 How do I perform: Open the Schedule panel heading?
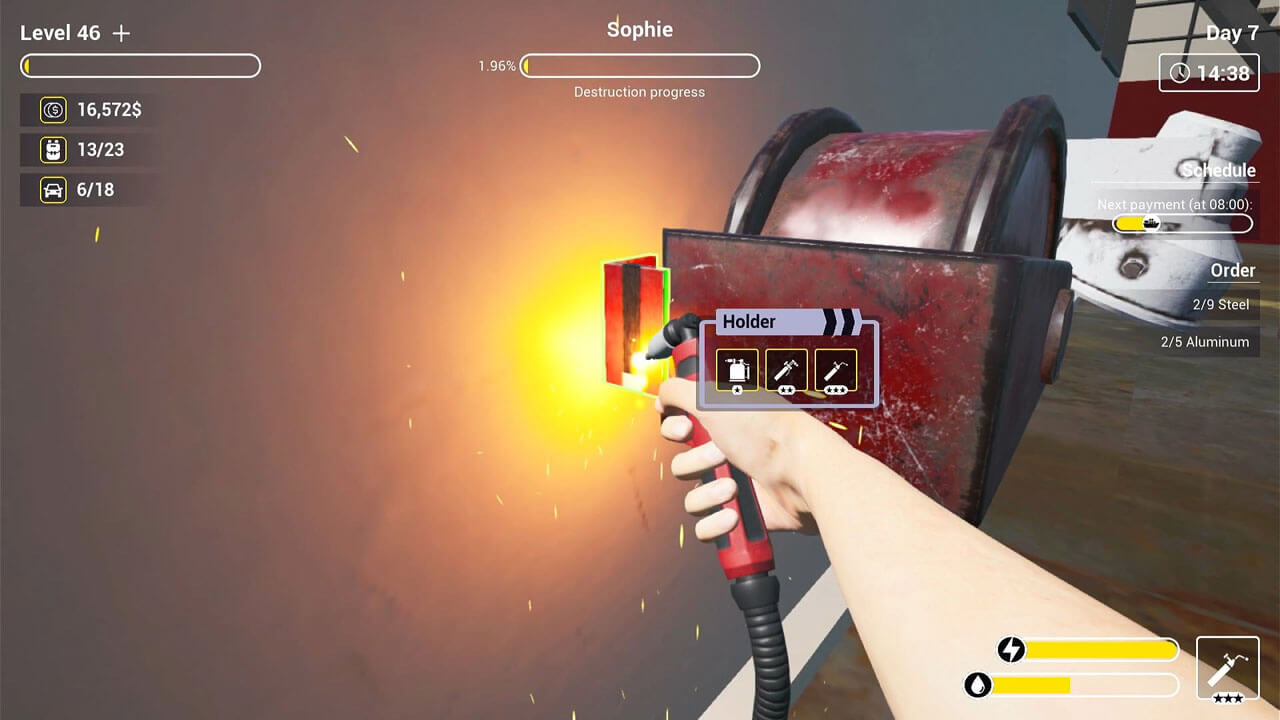[1218, 170]
